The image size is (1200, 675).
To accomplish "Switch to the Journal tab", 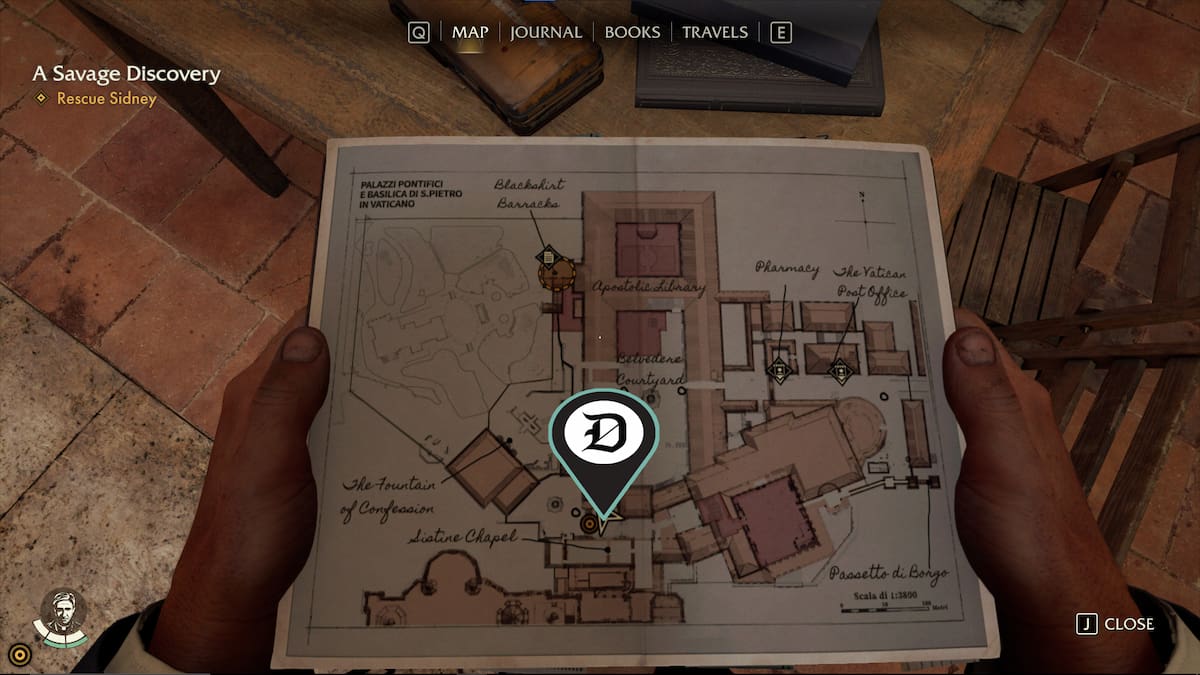I will click(x=545, y=32).
